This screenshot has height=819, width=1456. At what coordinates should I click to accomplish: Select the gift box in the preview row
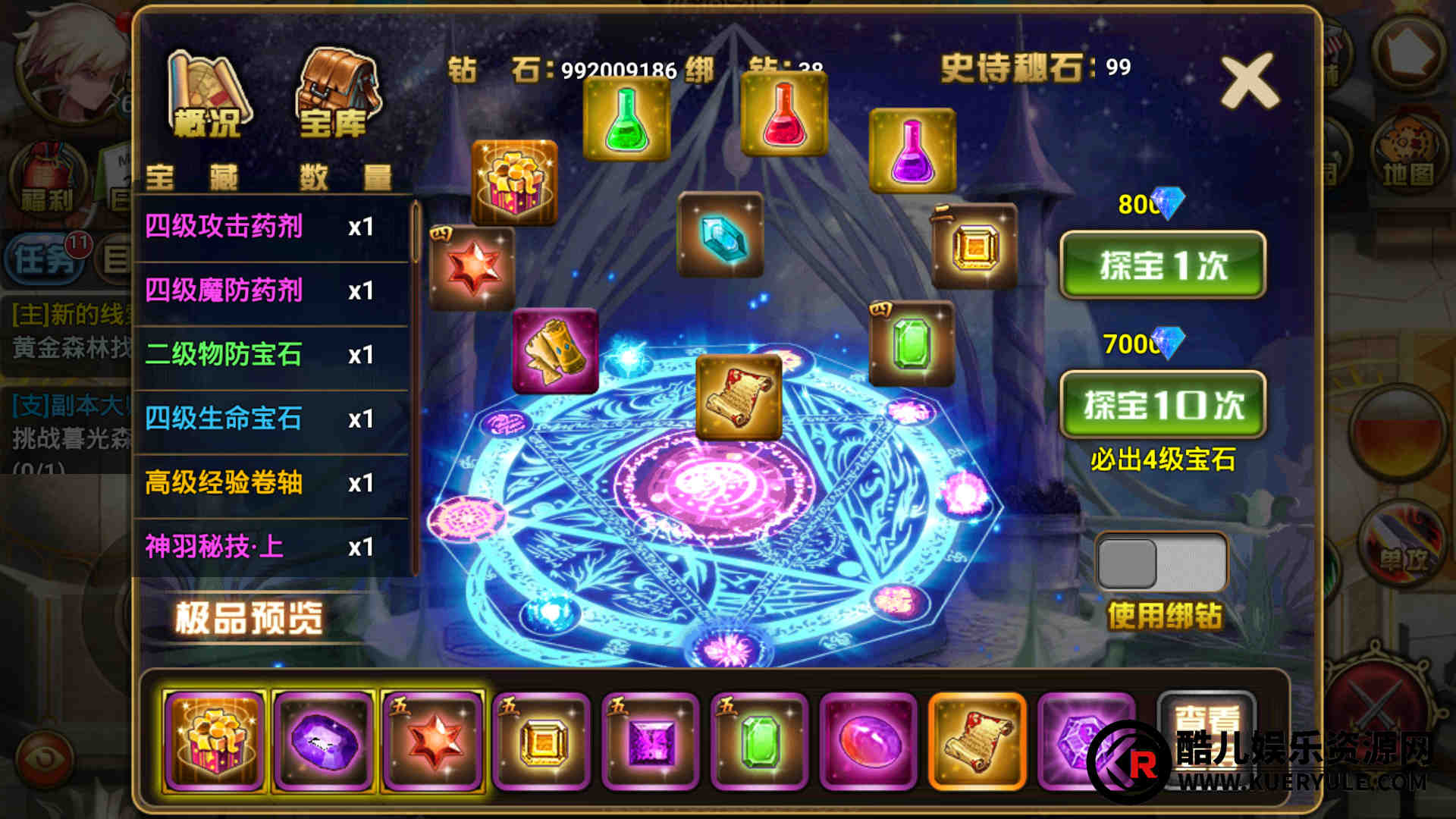pyautogui.click(x=215, y=741)
